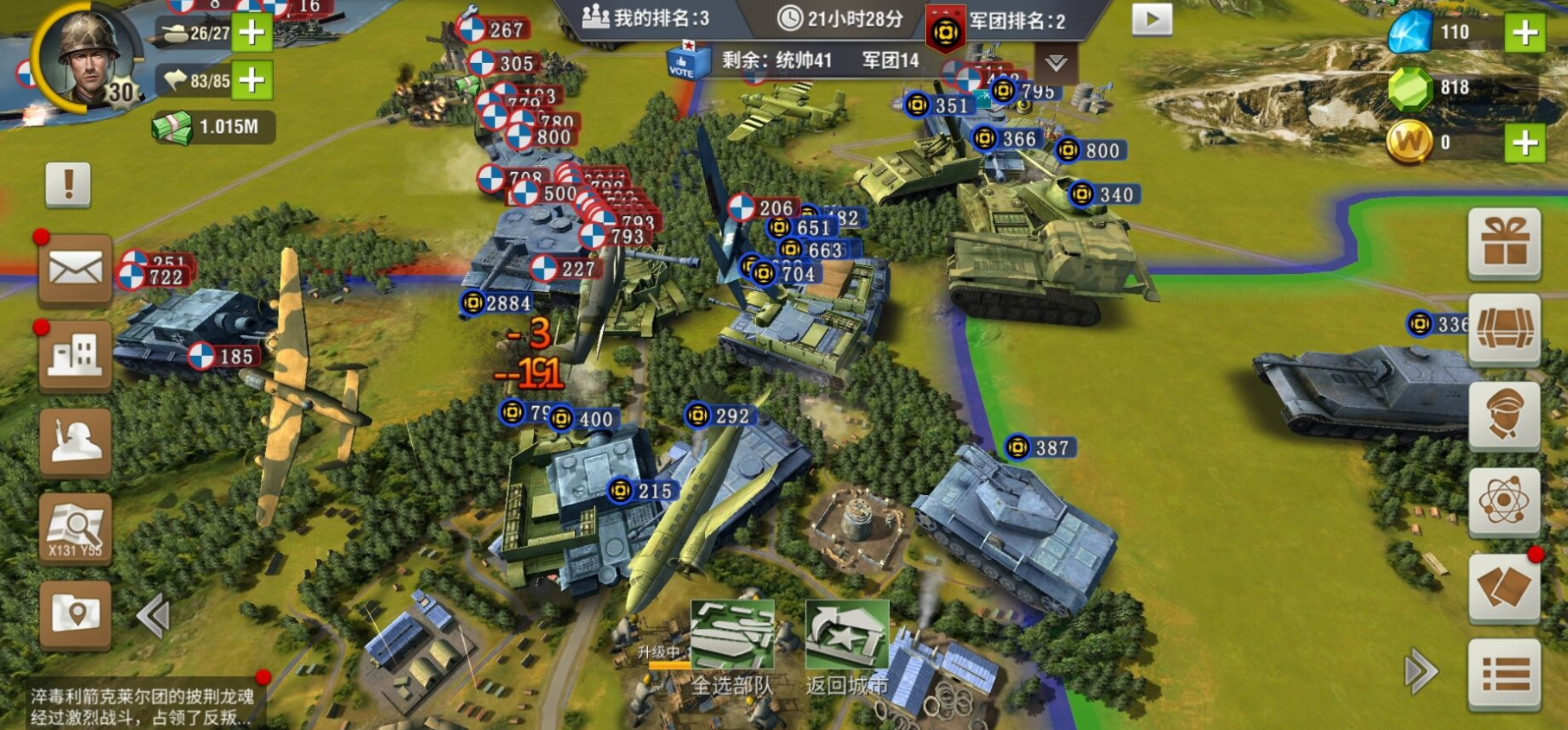
Task: Add more troops with the tank-count plus button
Action: pos(251,33)
